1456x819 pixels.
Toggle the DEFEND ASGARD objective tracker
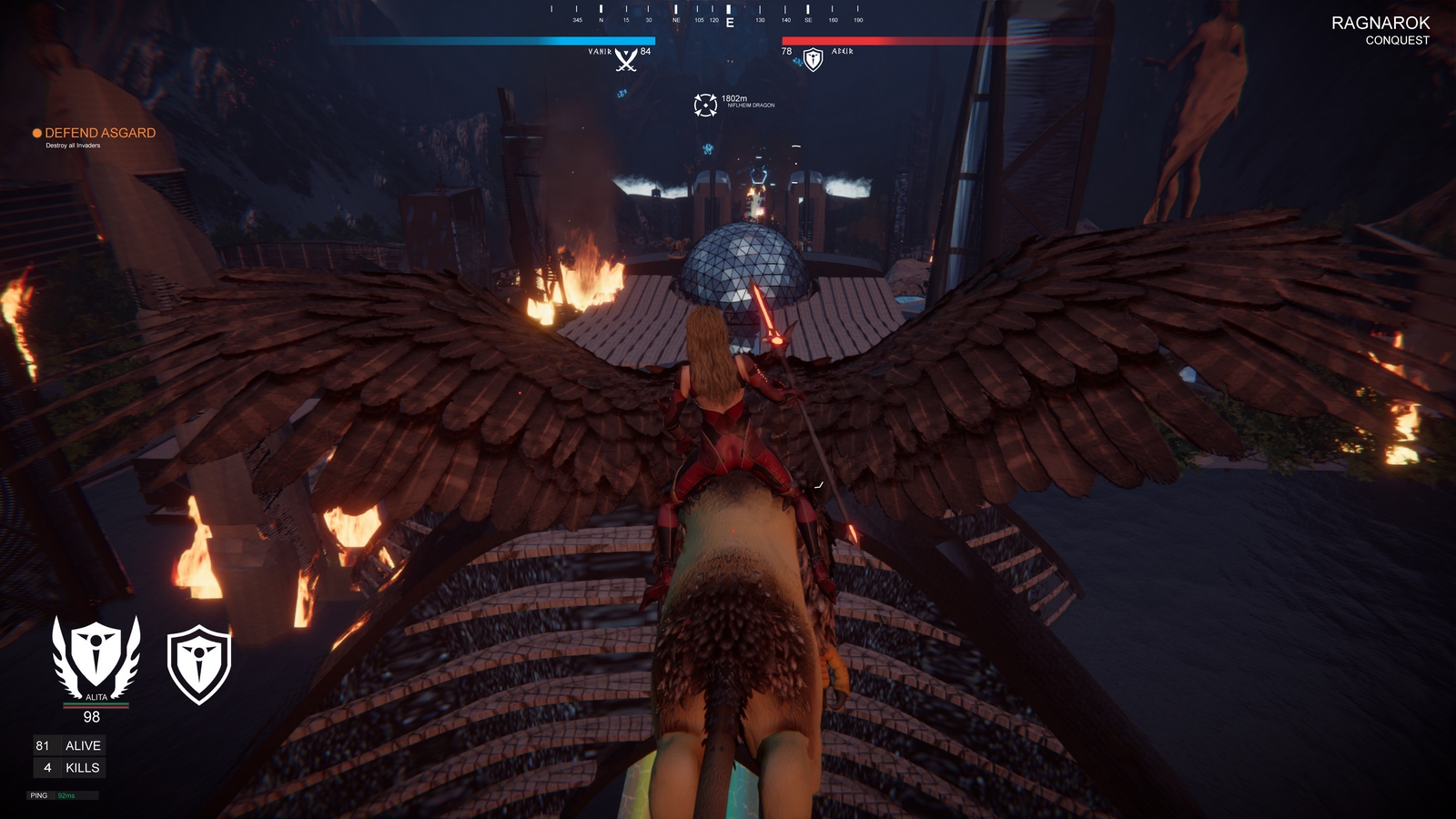[100, 131]
